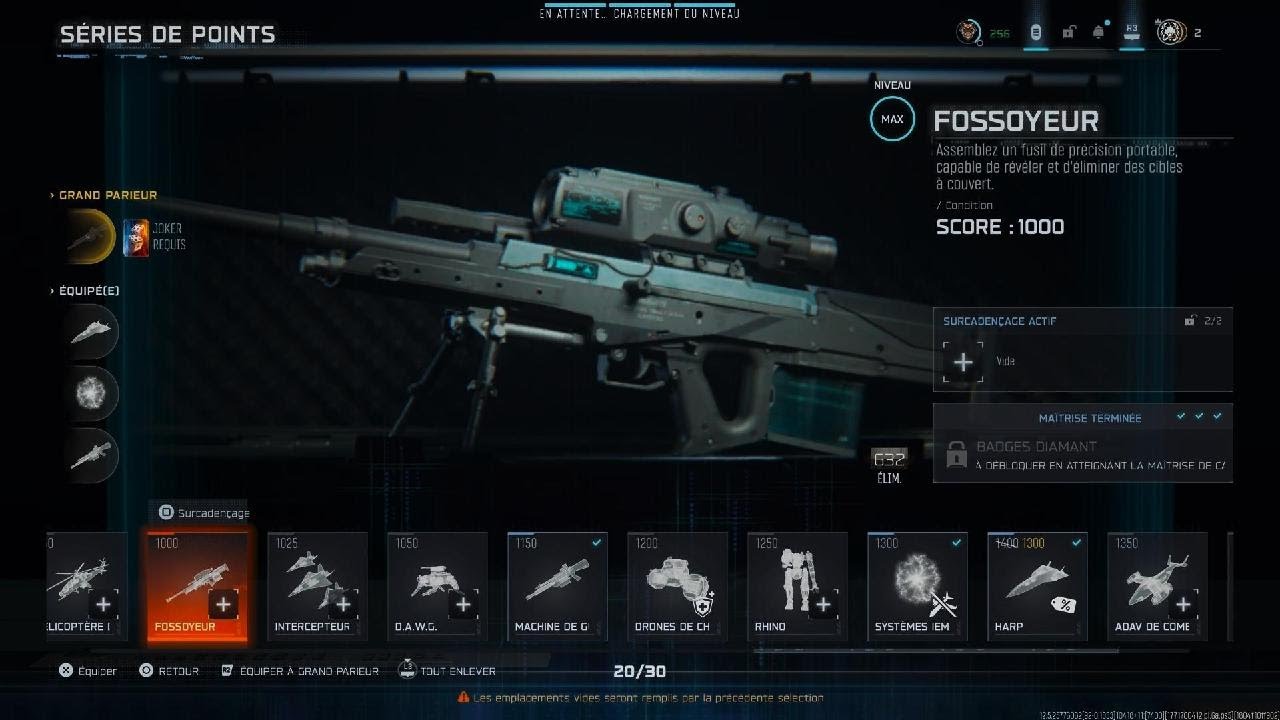
Task: Click the Retour back option
Action: 169,671
